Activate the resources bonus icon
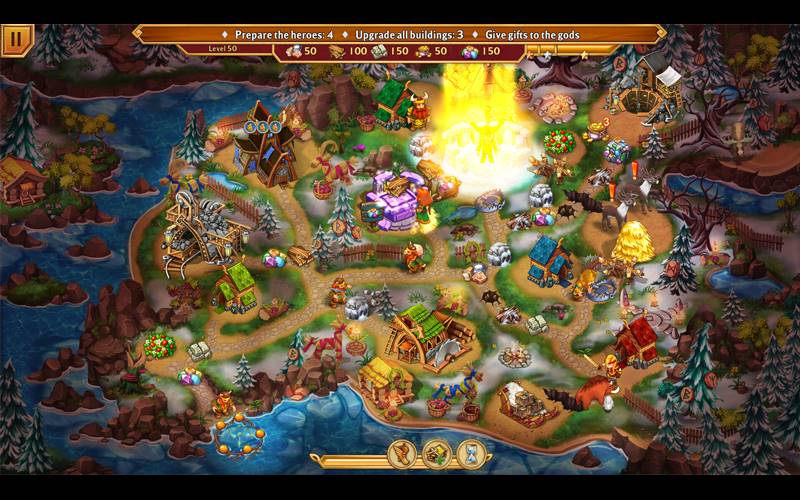 437,454
